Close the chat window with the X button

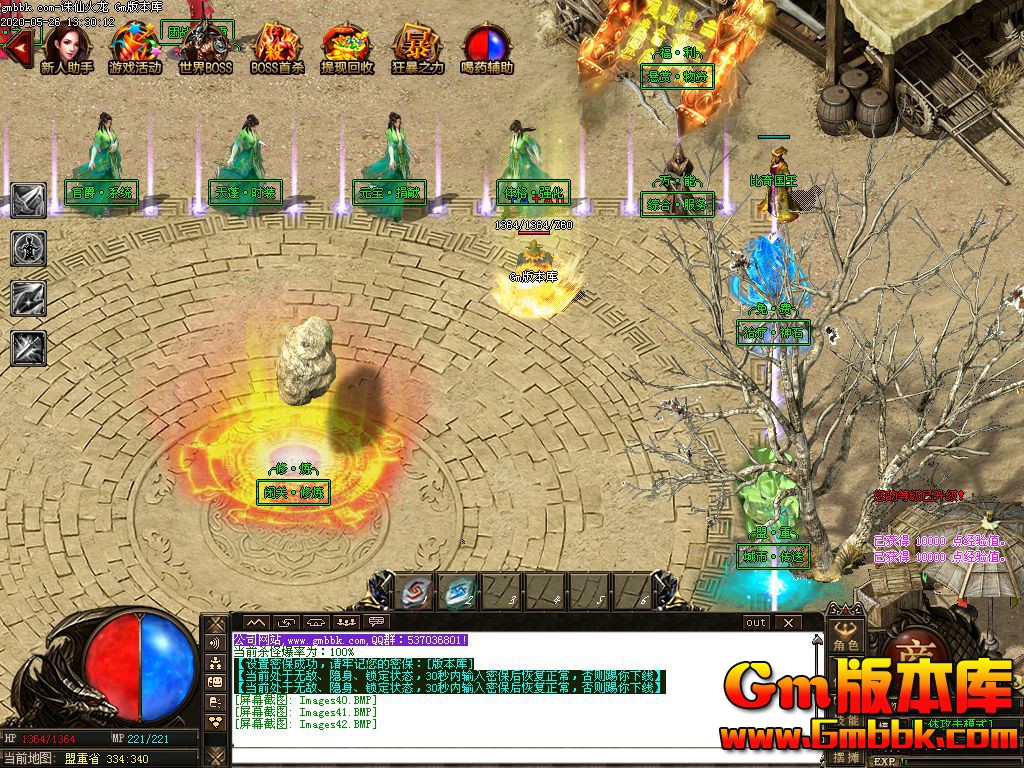pyautogui.click(x=787, y=622)
